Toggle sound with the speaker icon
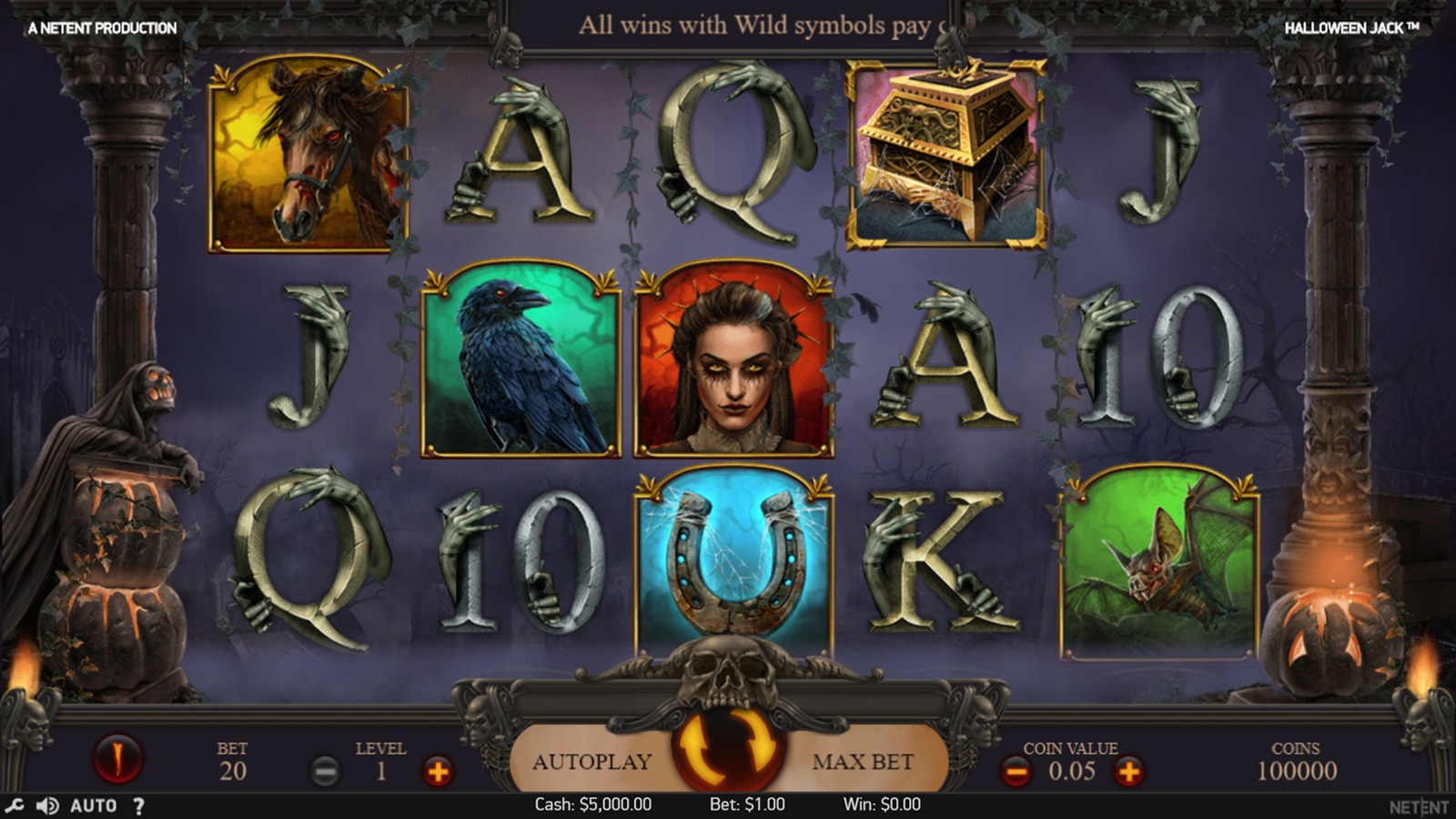This screenshot has height=819, width=1456. [x=46, y=805]
